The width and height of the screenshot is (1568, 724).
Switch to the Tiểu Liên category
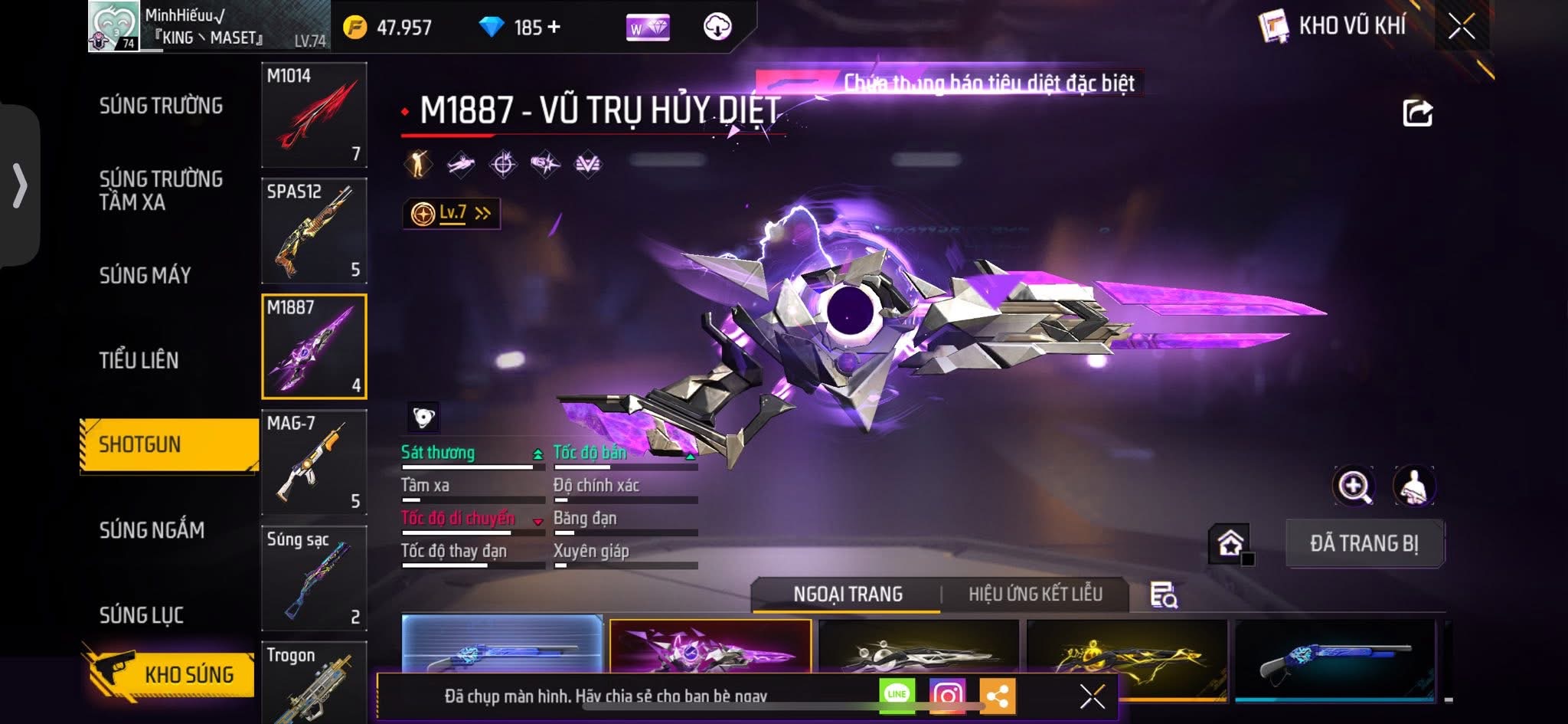139,360
